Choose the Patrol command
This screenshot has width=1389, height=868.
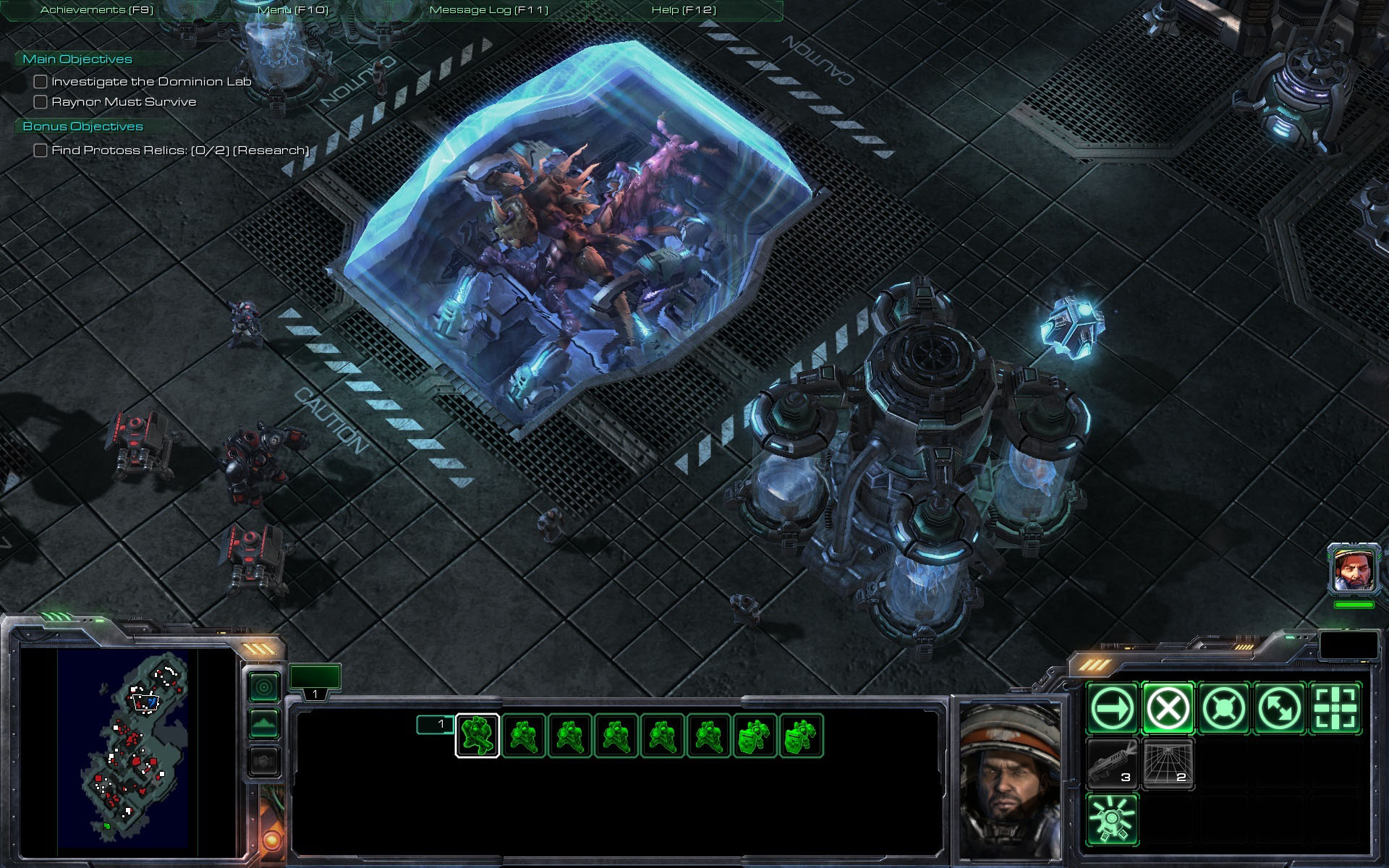[1279, 708]
